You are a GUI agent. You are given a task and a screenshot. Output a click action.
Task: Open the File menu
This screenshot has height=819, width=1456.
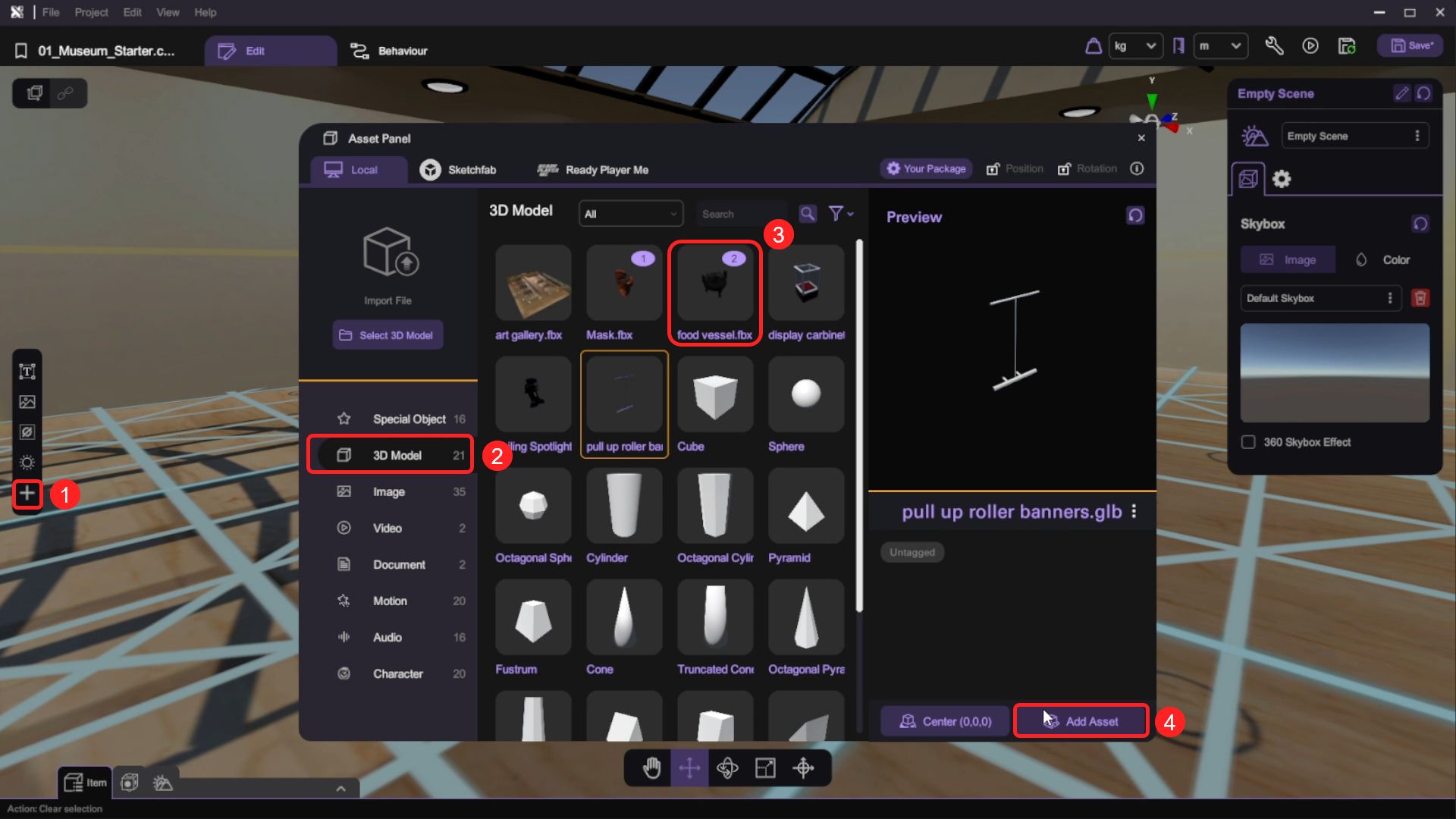click(x=51, y=12)
